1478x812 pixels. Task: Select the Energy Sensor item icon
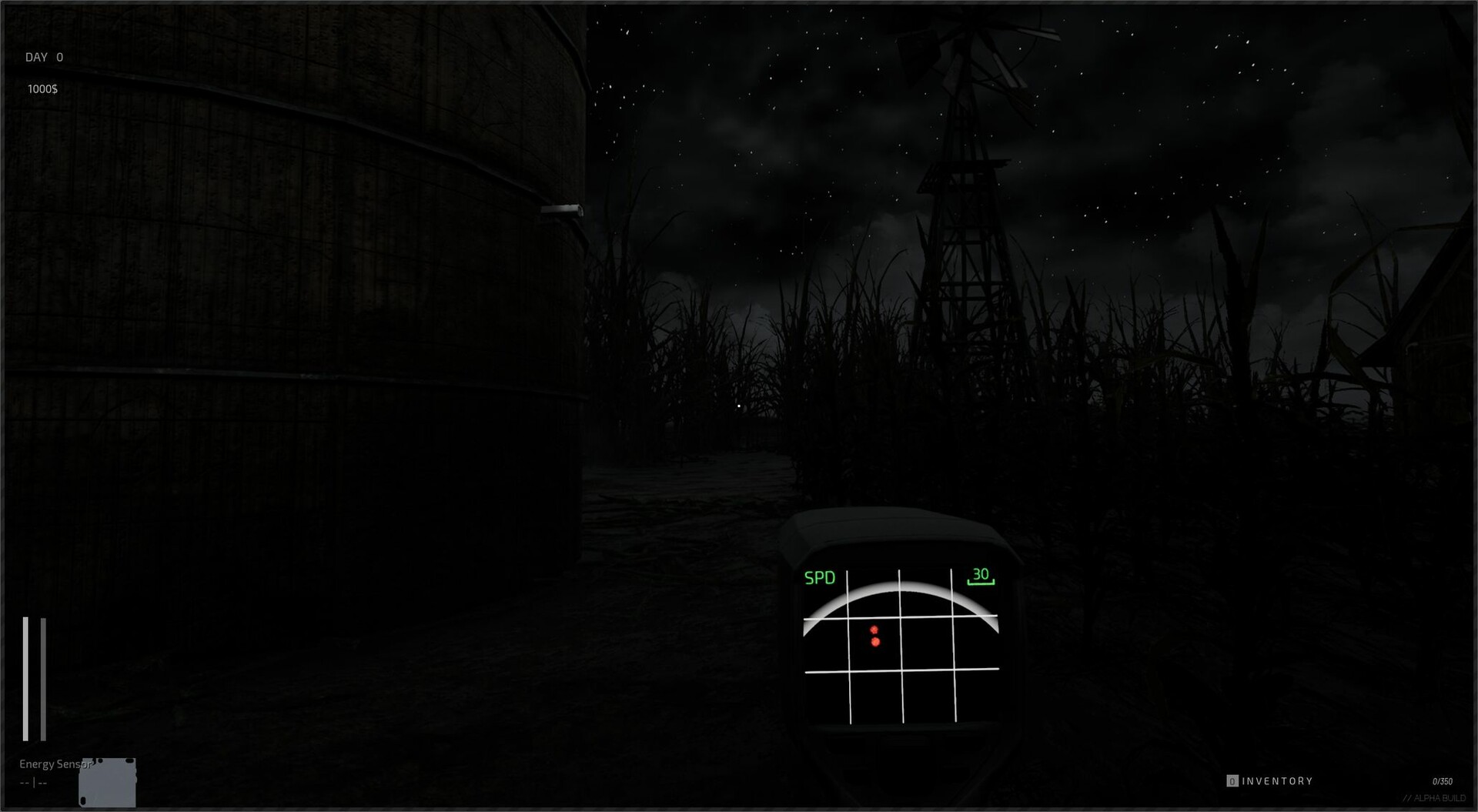108,782
